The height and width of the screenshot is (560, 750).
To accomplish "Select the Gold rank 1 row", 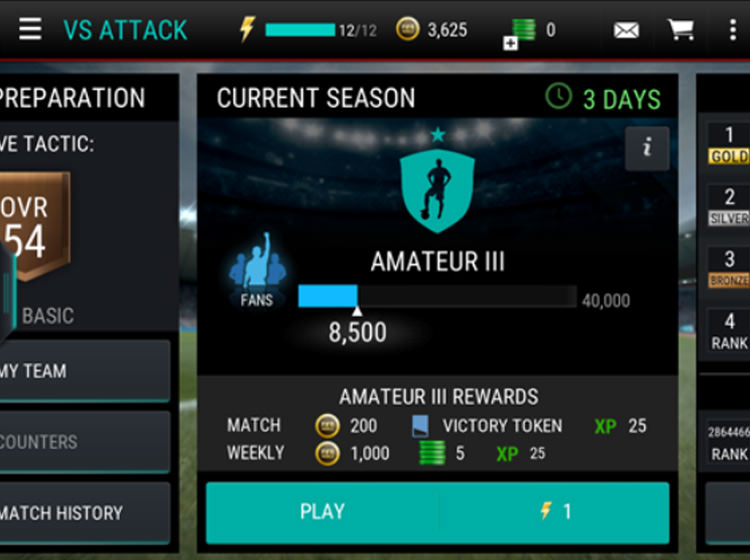I will [x=729, y=146].
